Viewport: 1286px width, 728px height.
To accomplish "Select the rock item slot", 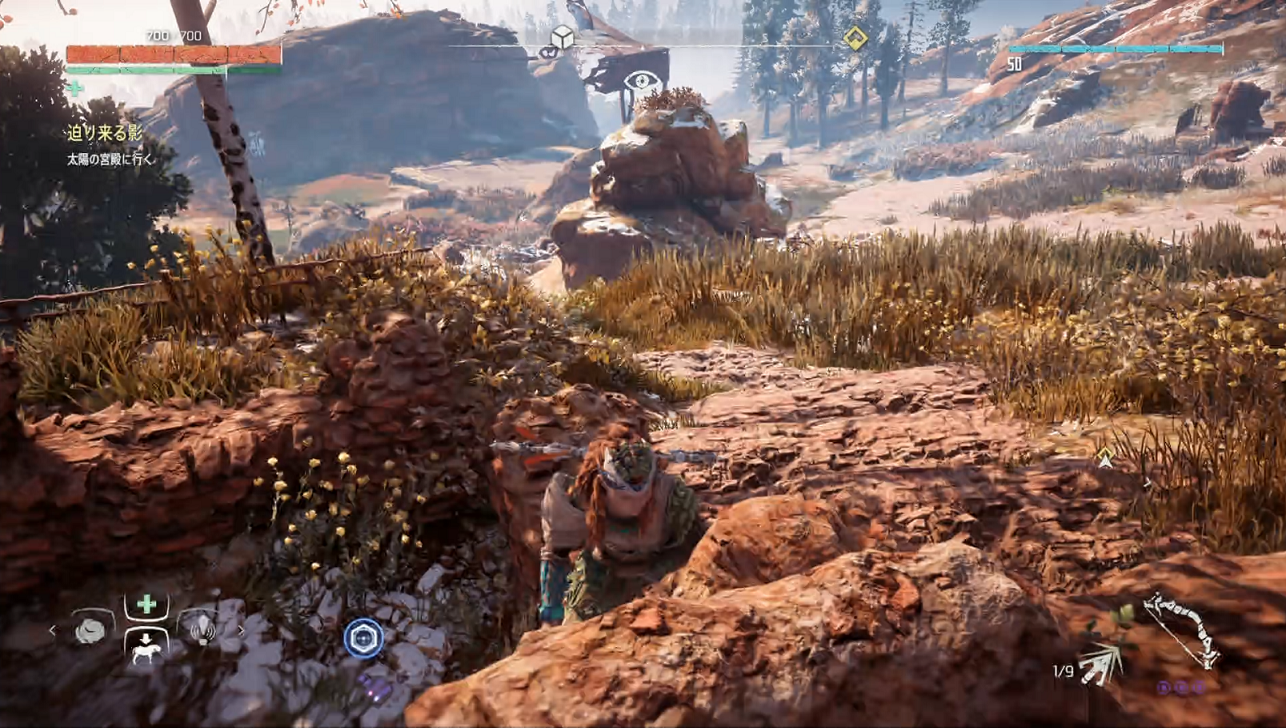I will [x=90, y=630].
